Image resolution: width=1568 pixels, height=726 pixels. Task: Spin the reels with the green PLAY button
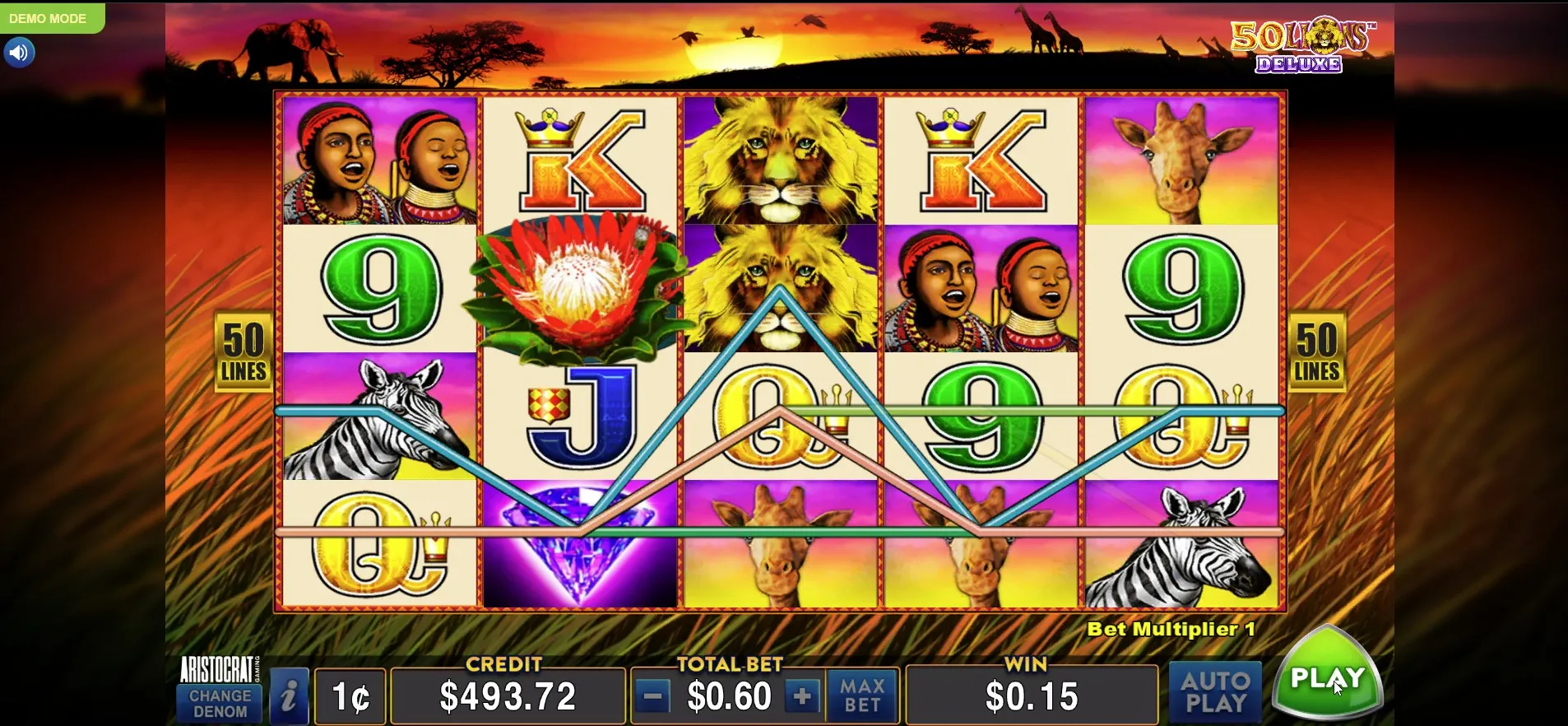click(x=1326, y=677)
